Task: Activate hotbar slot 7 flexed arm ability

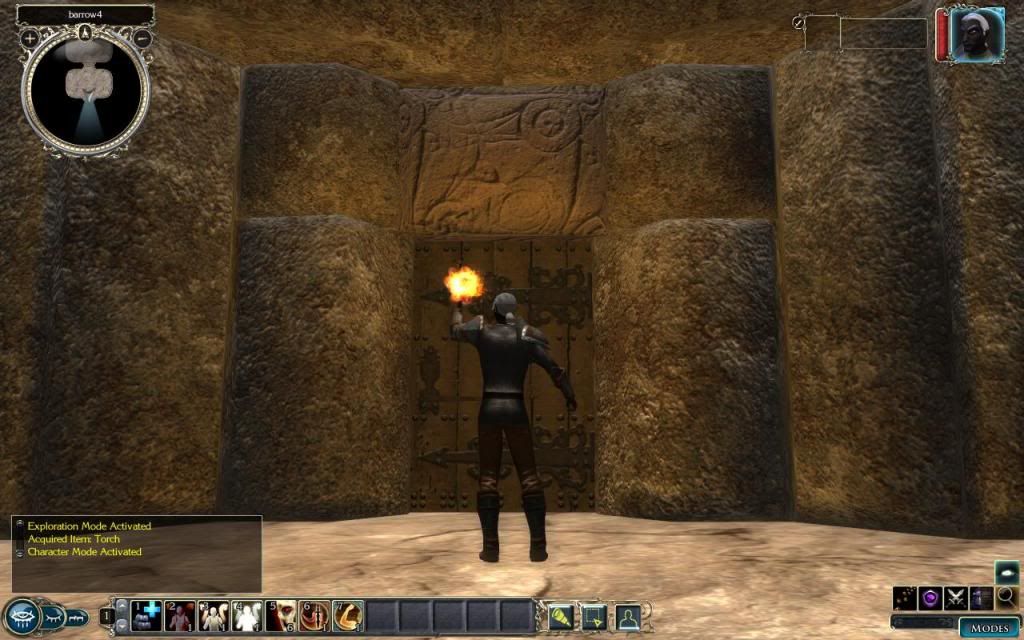Action: [x=348, y=615]
